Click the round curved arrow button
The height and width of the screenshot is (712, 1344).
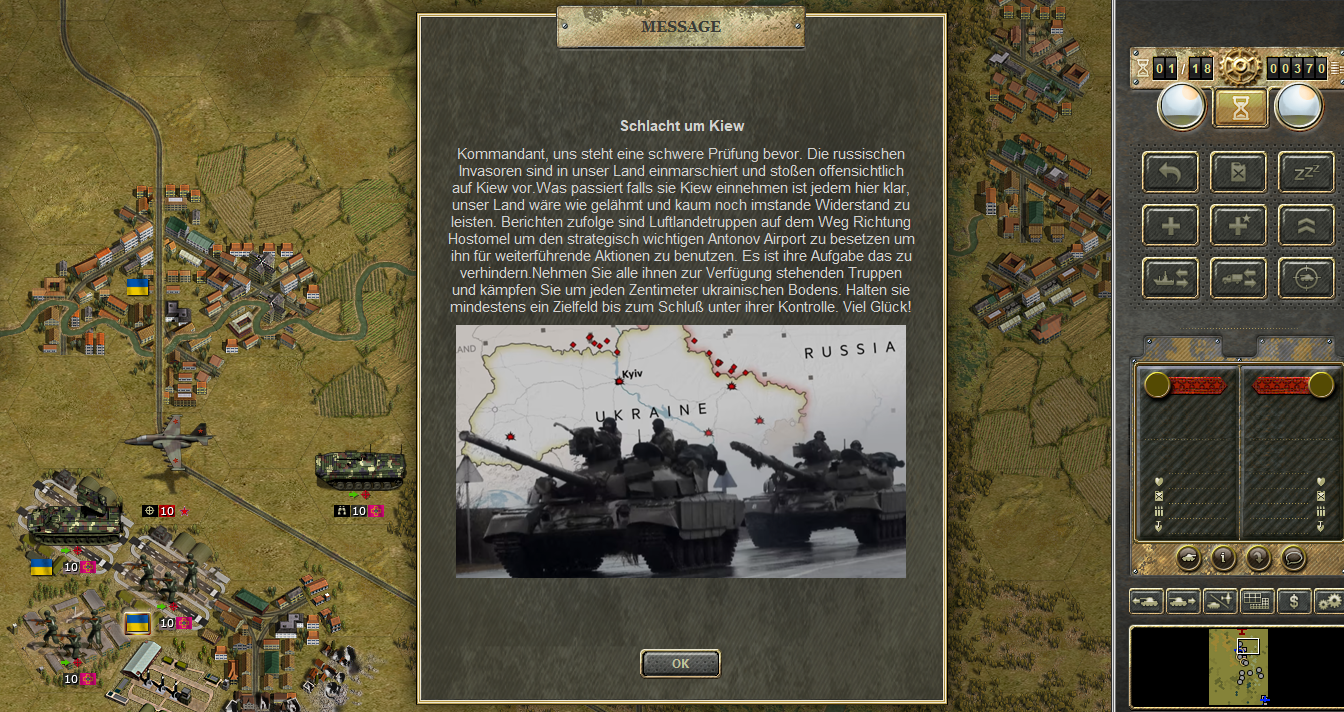pos(1257,558)
